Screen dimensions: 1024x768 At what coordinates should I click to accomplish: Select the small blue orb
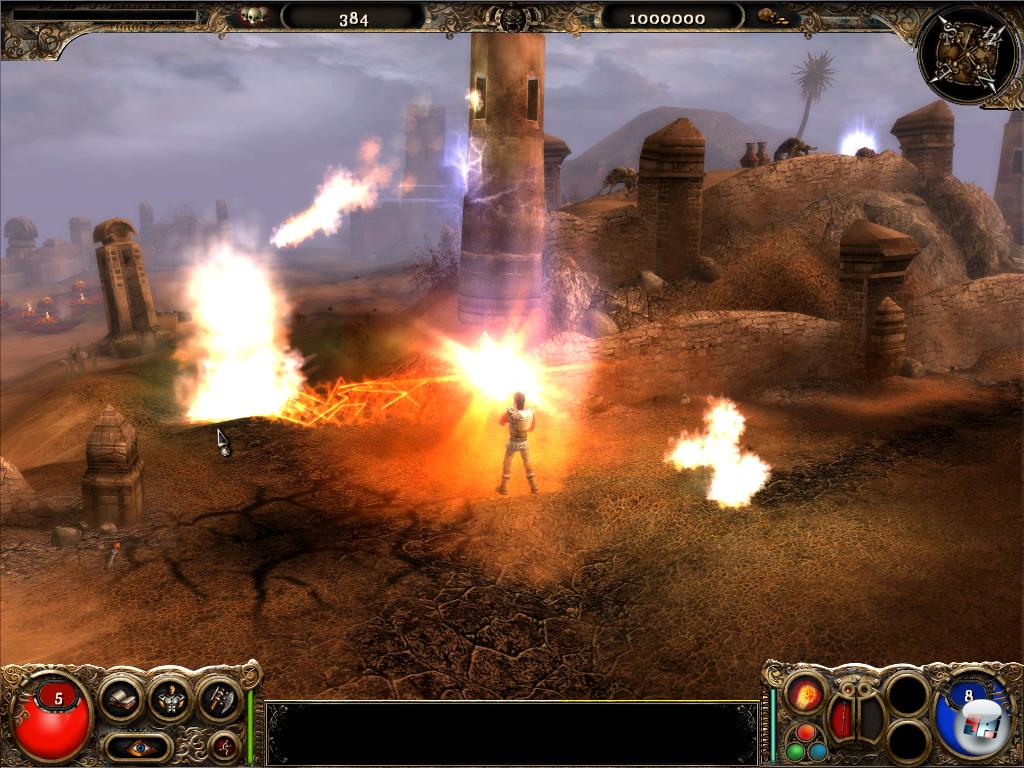click(818, 751)
